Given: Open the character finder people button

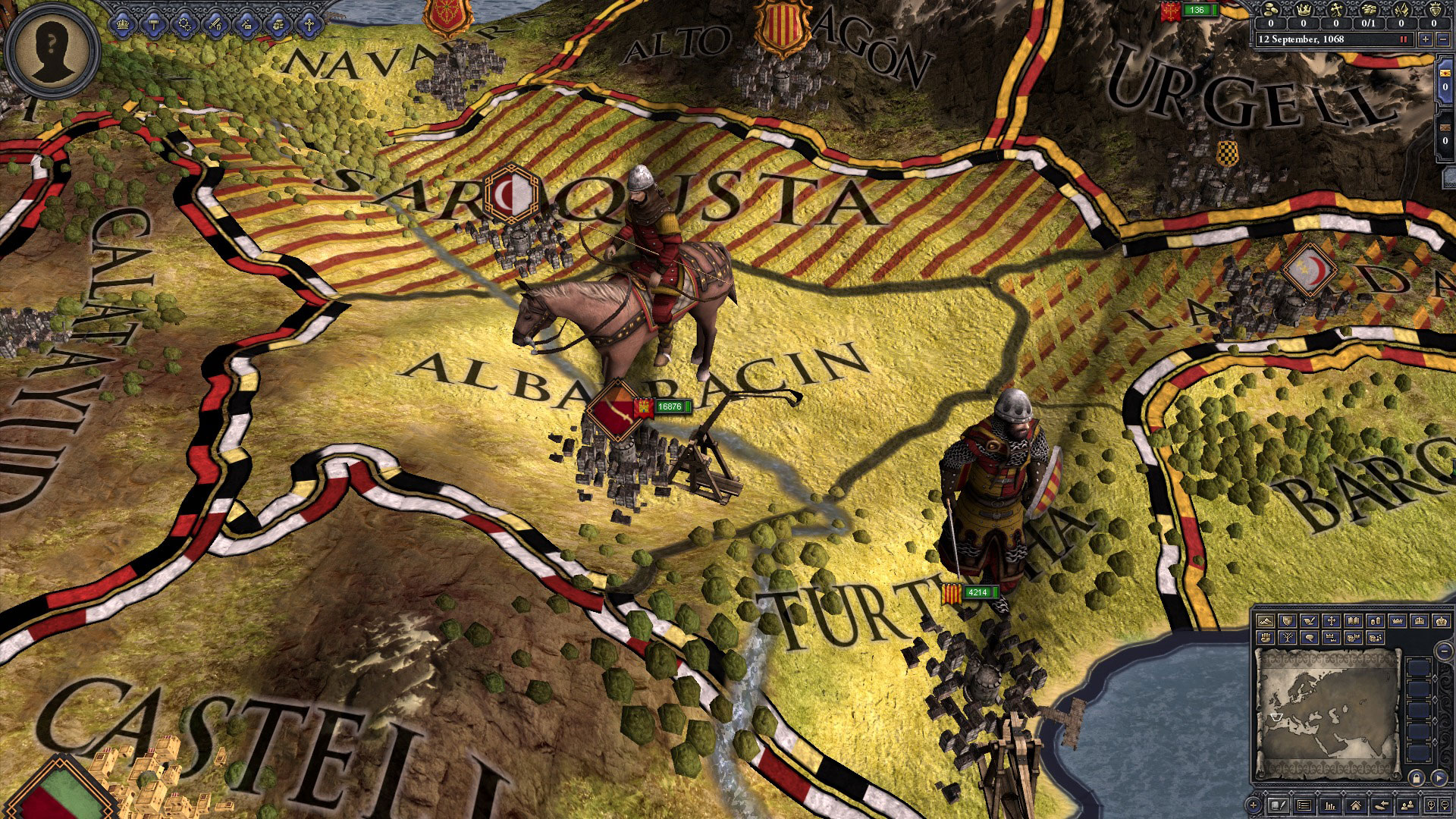Looking at the screenshot, I should click(1407, 805).
